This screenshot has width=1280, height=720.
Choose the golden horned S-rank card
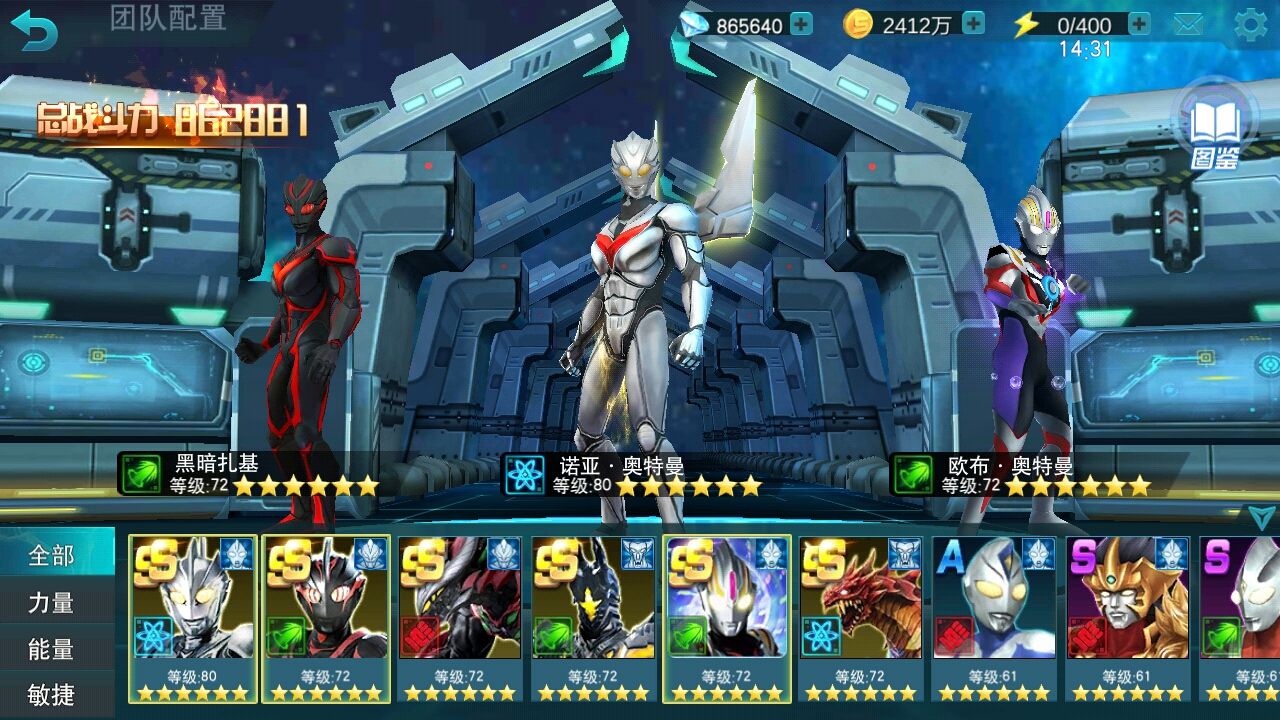[1127, 618]
